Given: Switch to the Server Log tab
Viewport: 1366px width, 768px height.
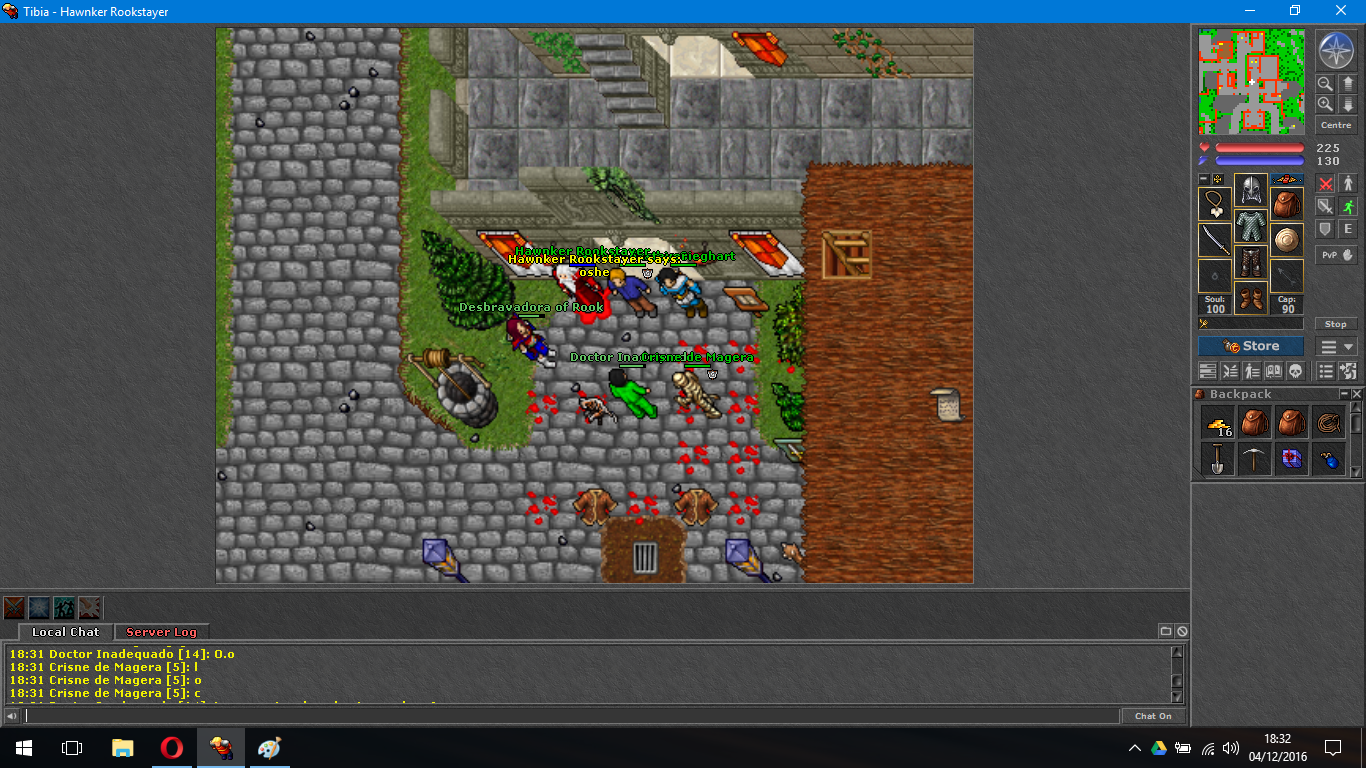Looking at the screenshot, I should 160,632.
